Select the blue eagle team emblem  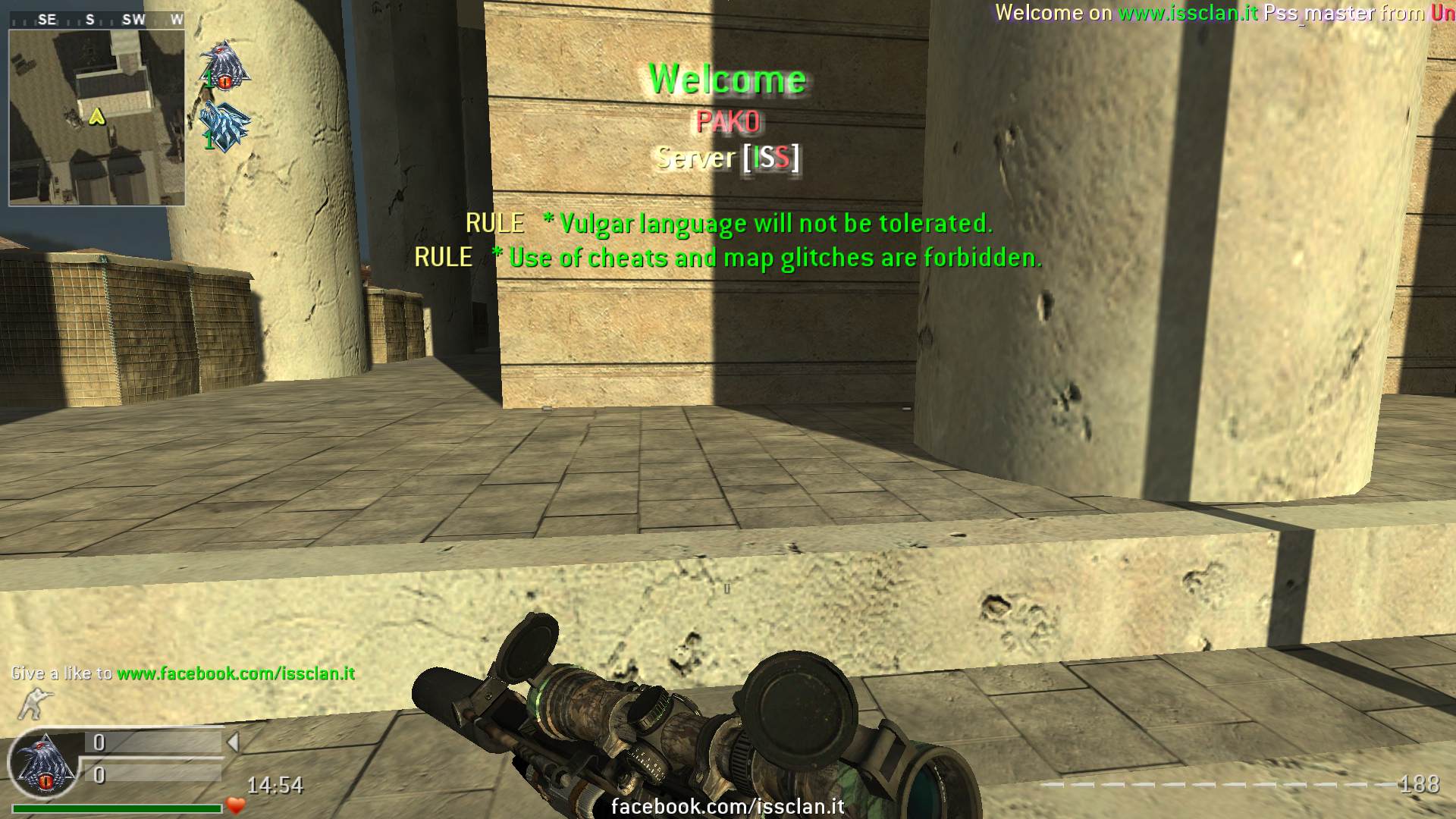[224, 126]
